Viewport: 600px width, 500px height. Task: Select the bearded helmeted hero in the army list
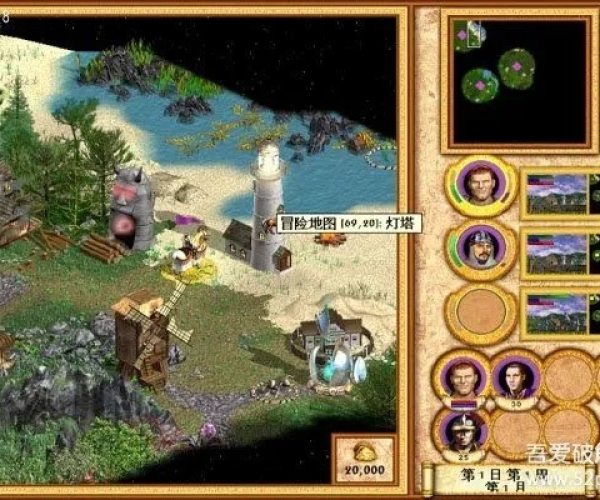(481, 247)
